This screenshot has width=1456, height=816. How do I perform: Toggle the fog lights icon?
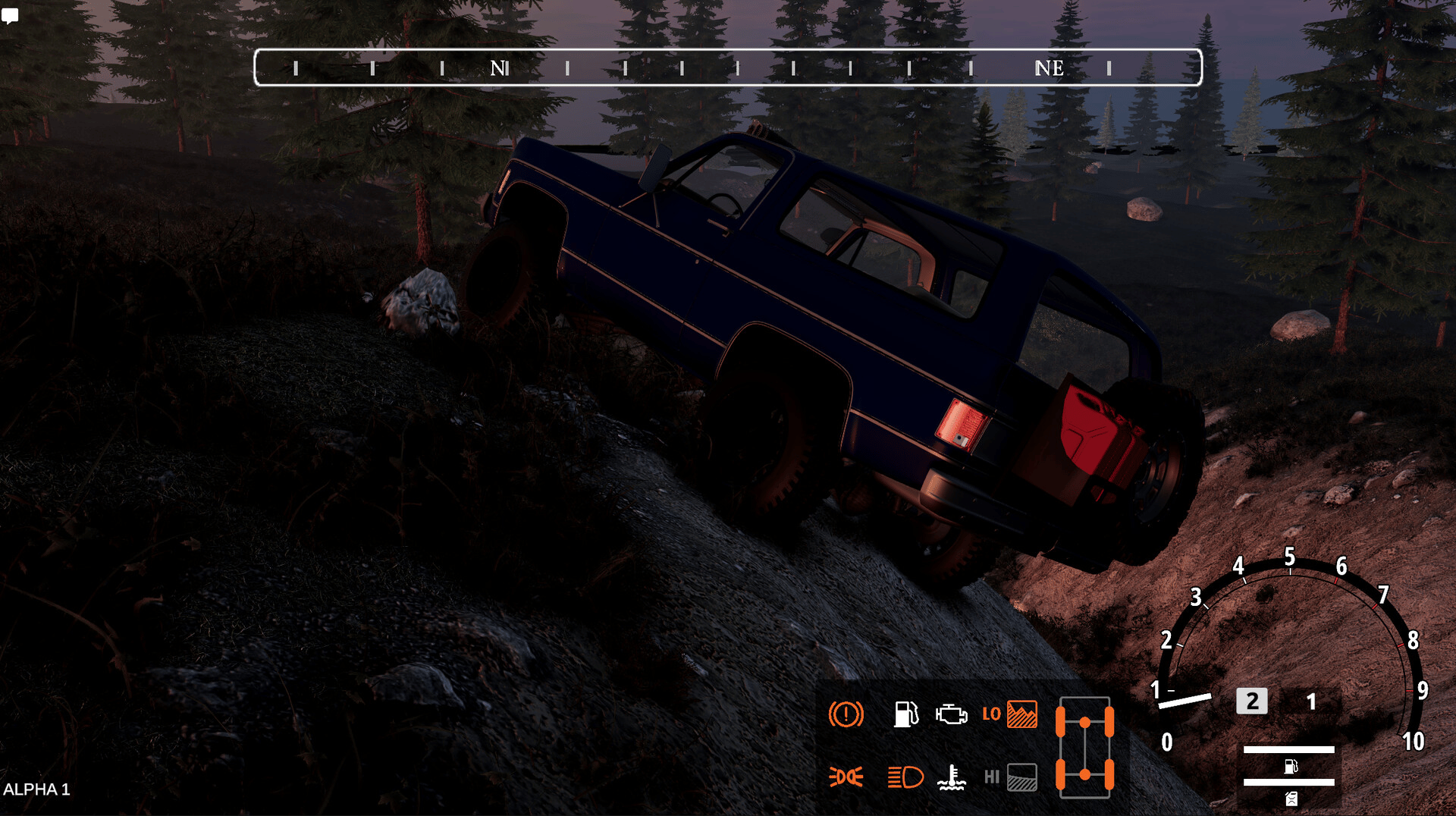[x=846, y=777]
